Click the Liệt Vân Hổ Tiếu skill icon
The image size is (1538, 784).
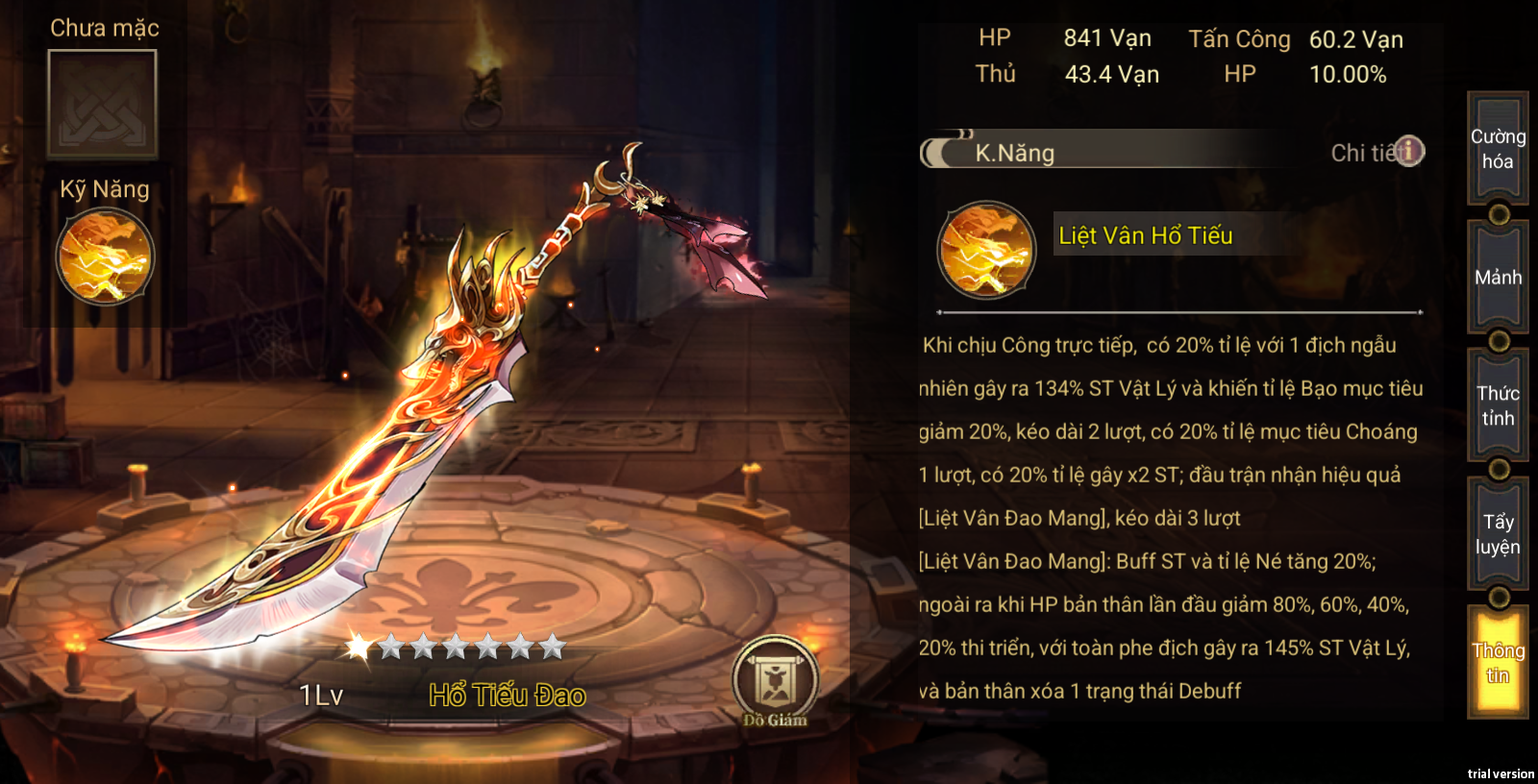986,250
